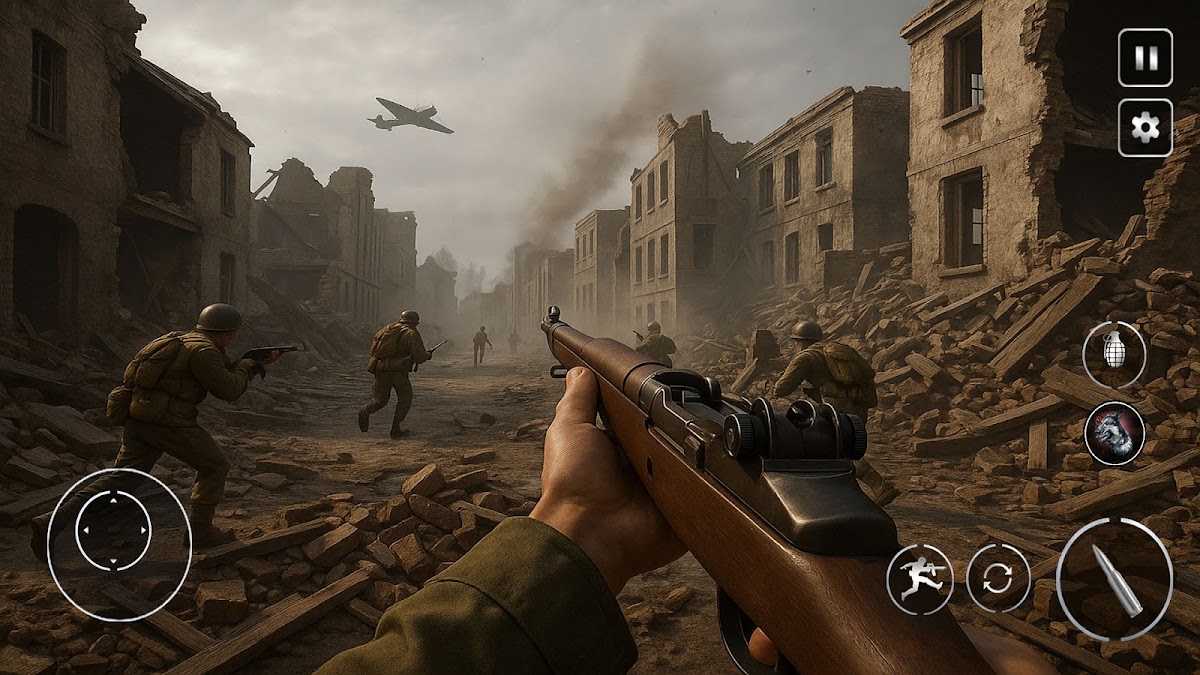This screenshot has height=675, width=1200.
Task: Activate the wolf ability icon
Action: click(1114, 433)
